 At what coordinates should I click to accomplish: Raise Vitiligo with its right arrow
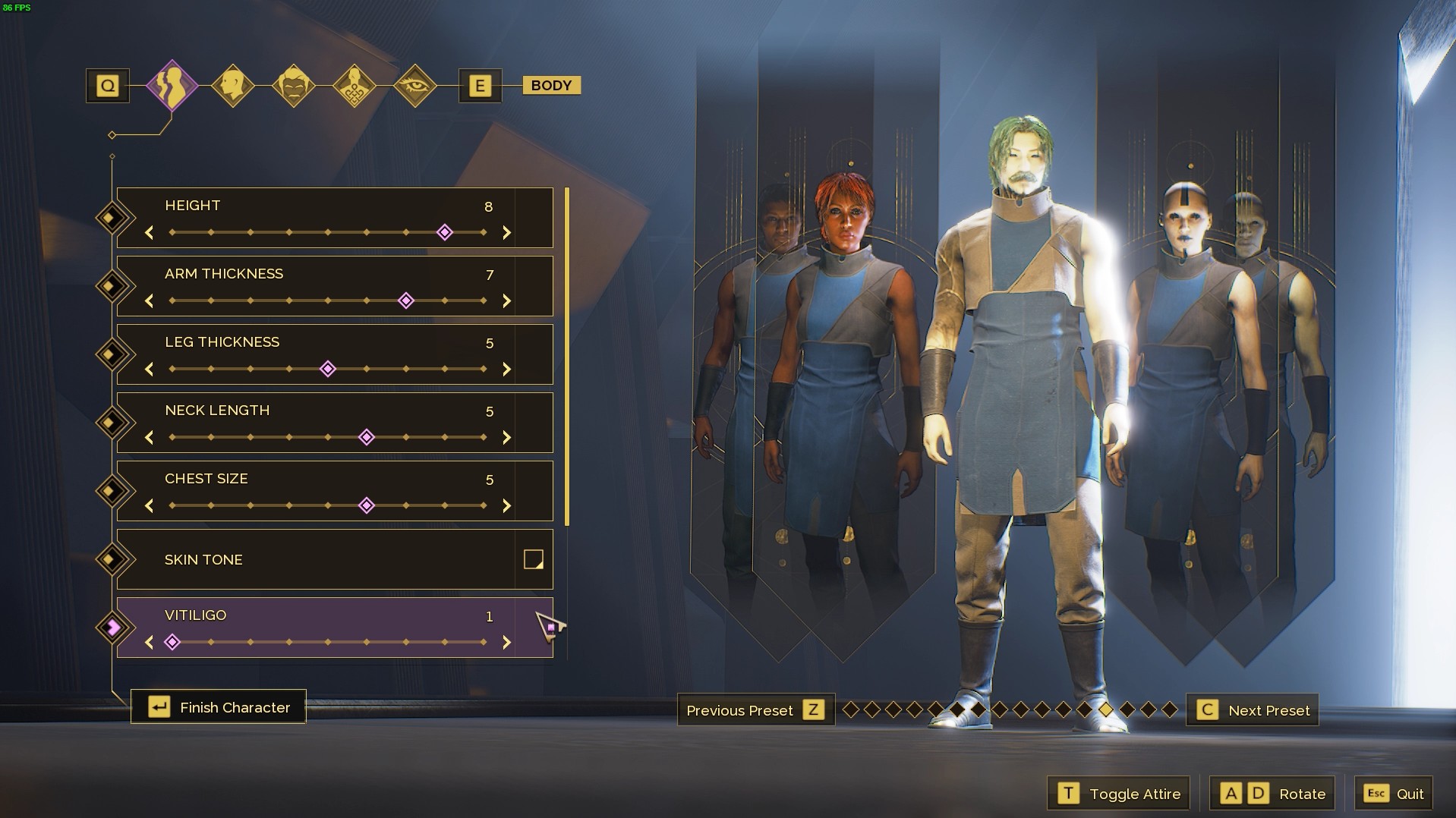point(507,642)
